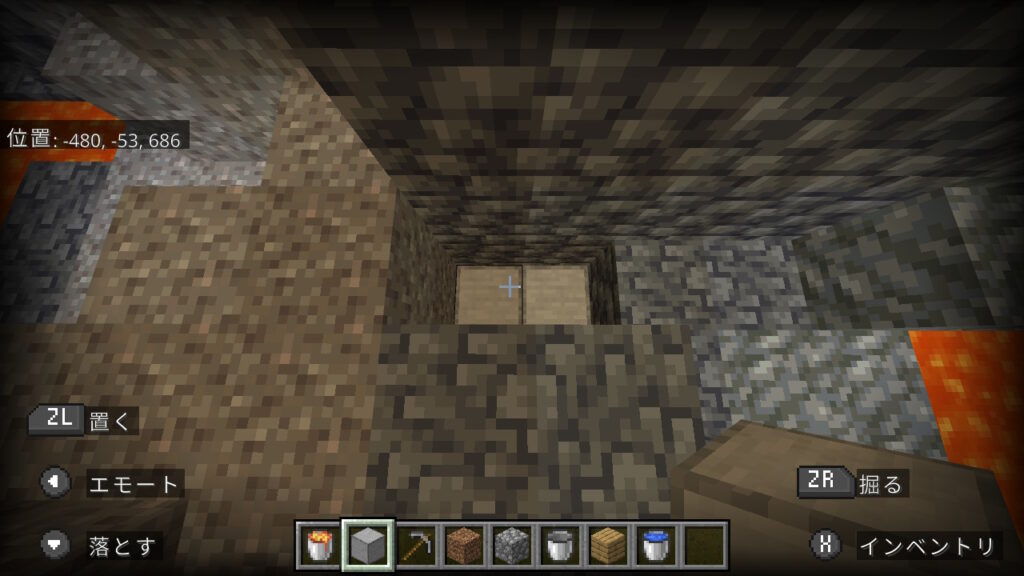Choose the smooth stone block slot
The height and width of the screenshot is (576, 1024).
tap(367, 545)
